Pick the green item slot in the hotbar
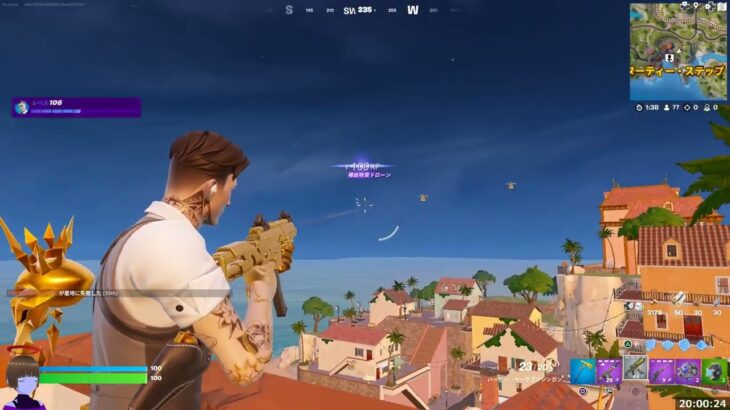This screenshot has height=410, width=730. tap(713, 371)
